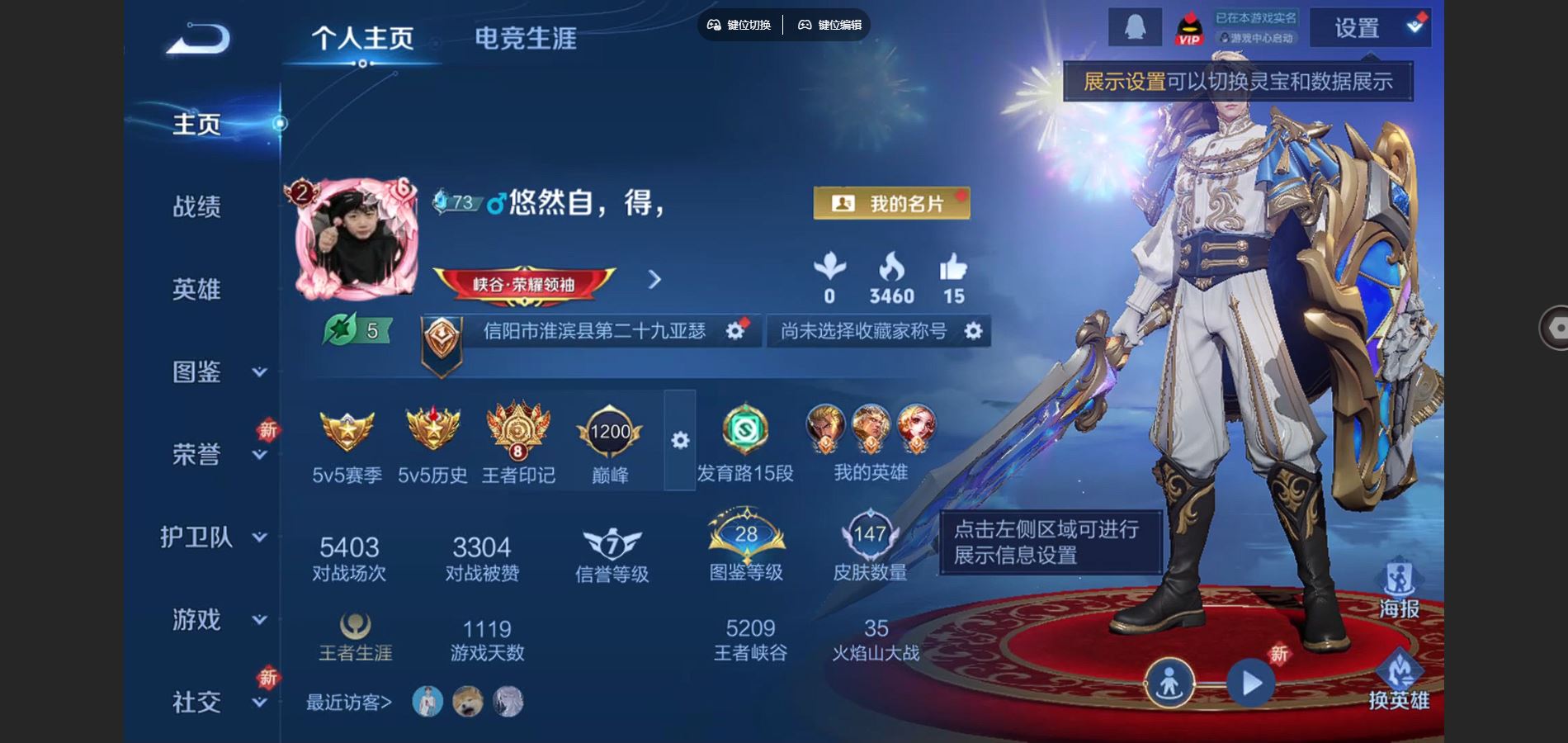1568x743 pixels.
Task: Go back using the return arrow
Action: (198, 39)
